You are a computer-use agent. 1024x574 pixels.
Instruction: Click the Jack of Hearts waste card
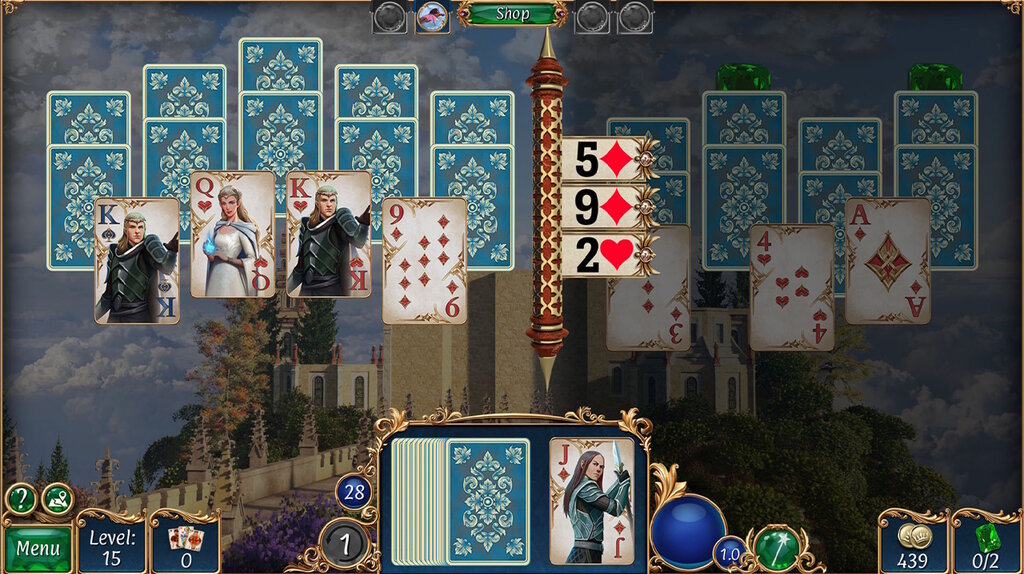(x=592, y=500)
